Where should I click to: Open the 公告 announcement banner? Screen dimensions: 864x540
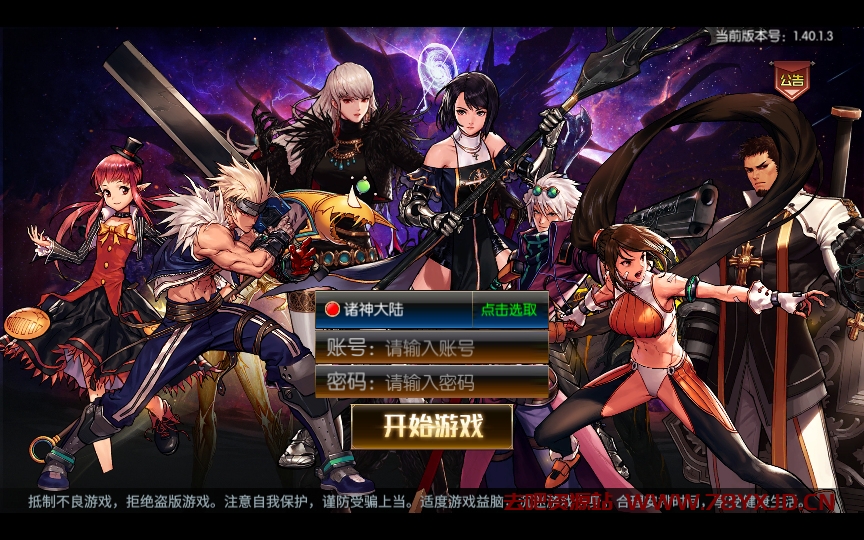pos(791,81)
